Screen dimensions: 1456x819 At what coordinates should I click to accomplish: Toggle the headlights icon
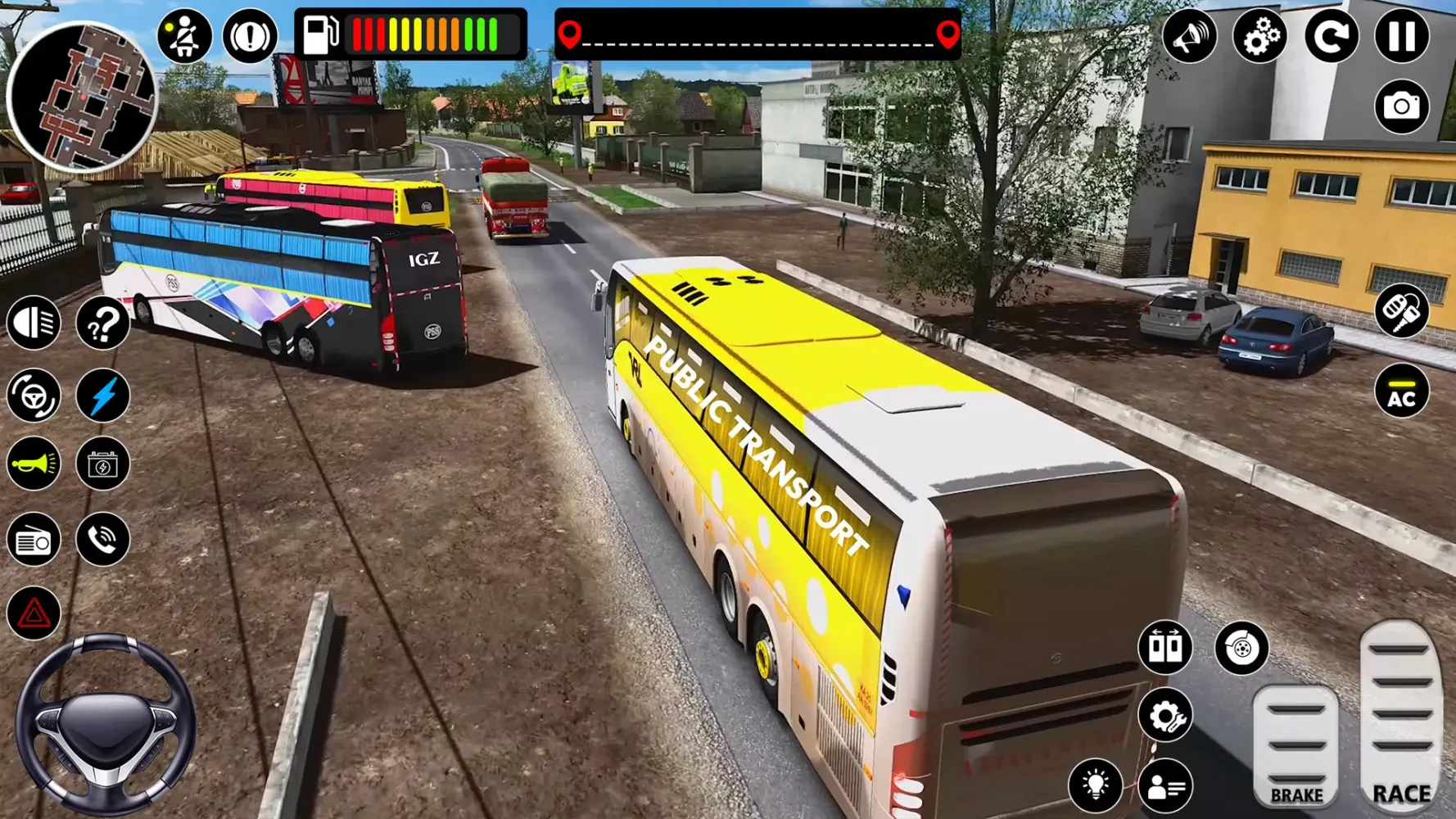(34, 323)
